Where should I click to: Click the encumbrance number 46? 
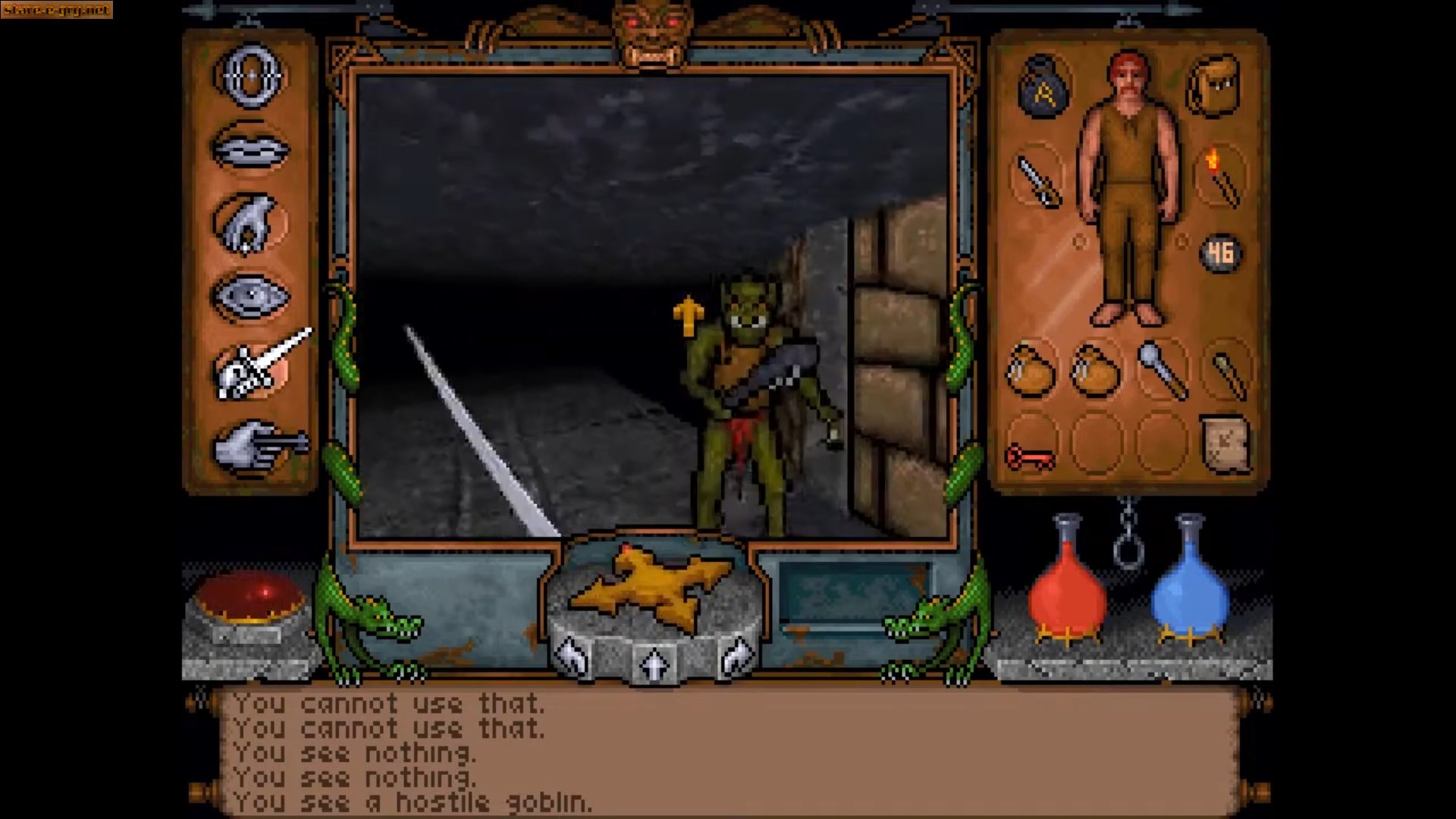coord(1221,254)
